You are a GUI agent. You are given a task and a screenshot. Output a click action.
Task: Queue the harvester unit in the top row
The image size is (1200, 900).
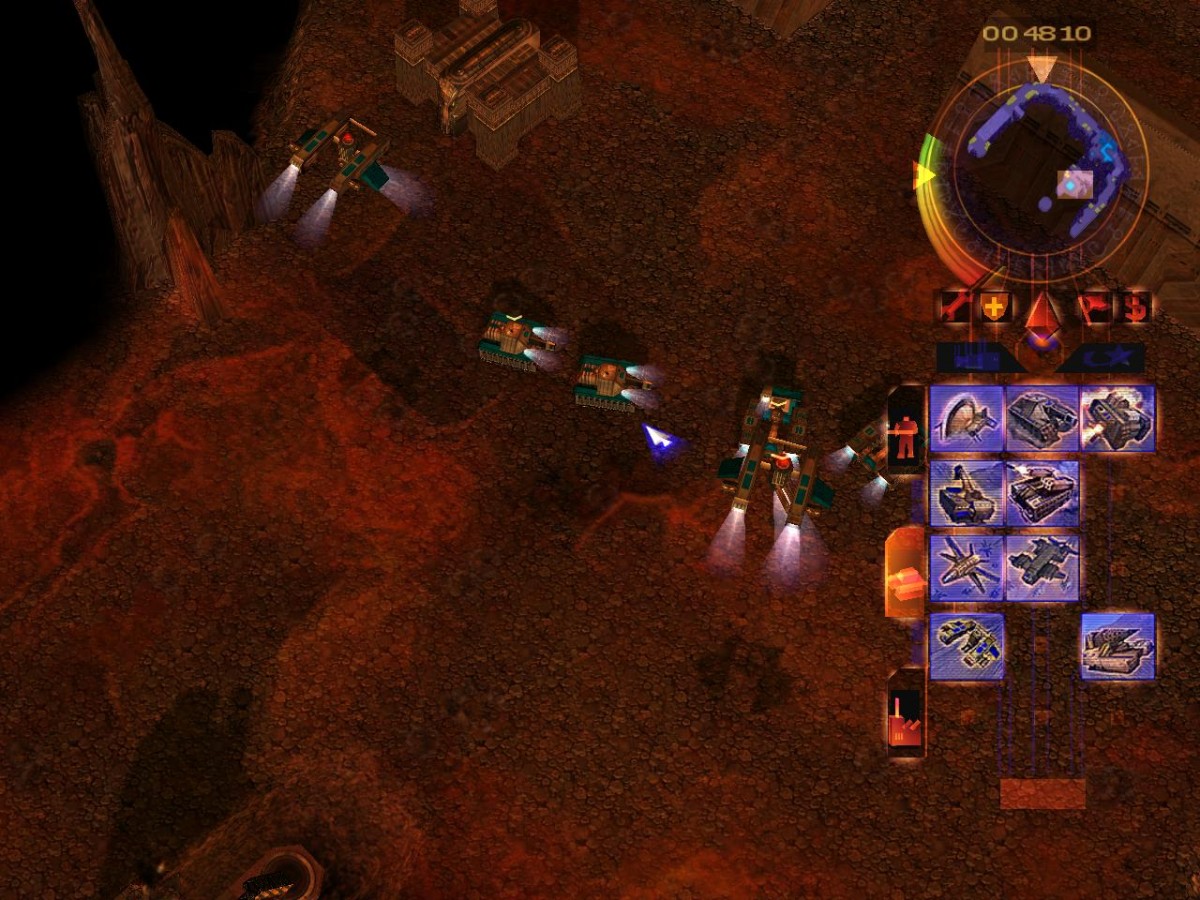(1042, 419)
